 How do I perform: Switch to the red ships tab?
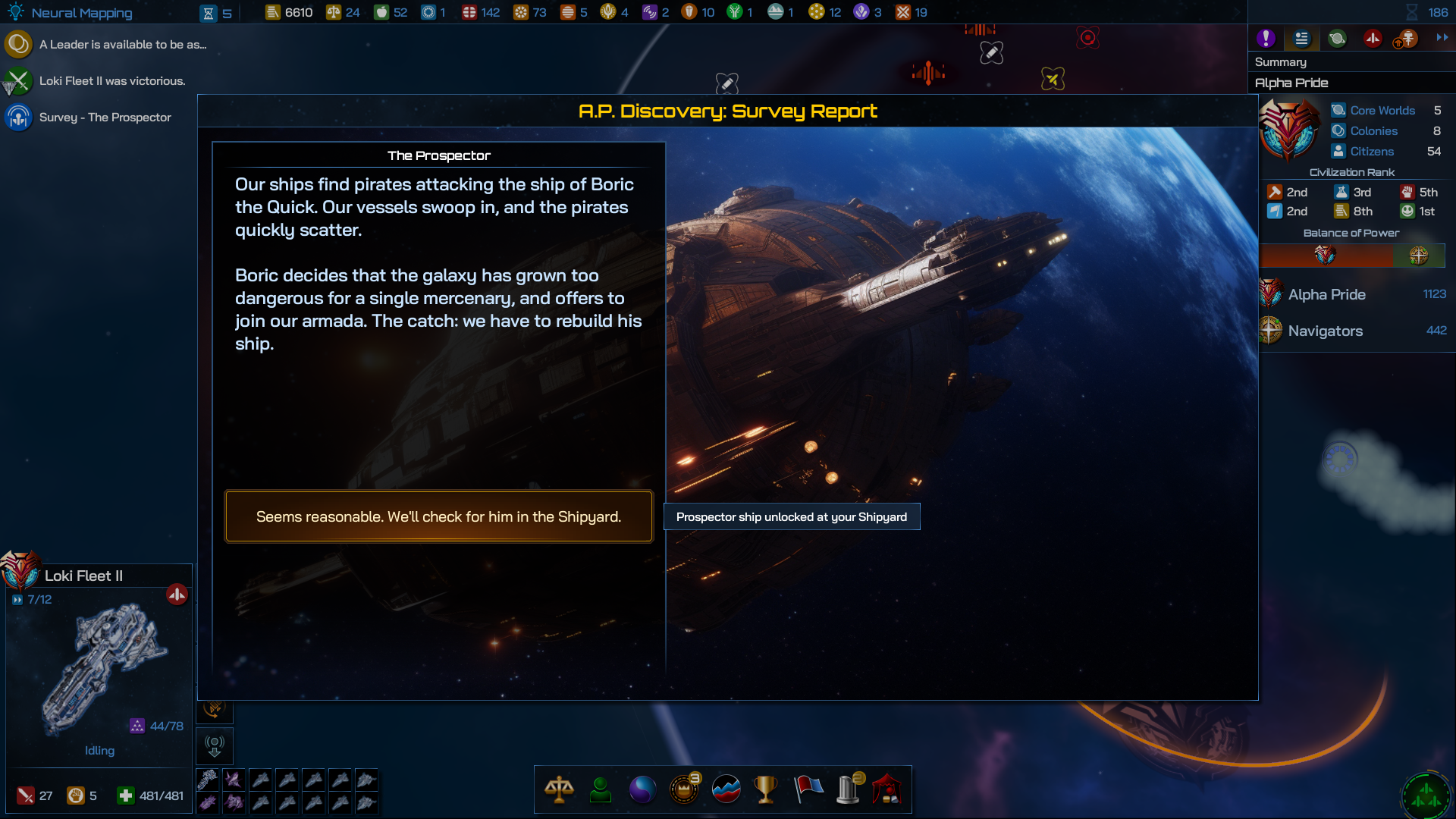coord(1373,38)
